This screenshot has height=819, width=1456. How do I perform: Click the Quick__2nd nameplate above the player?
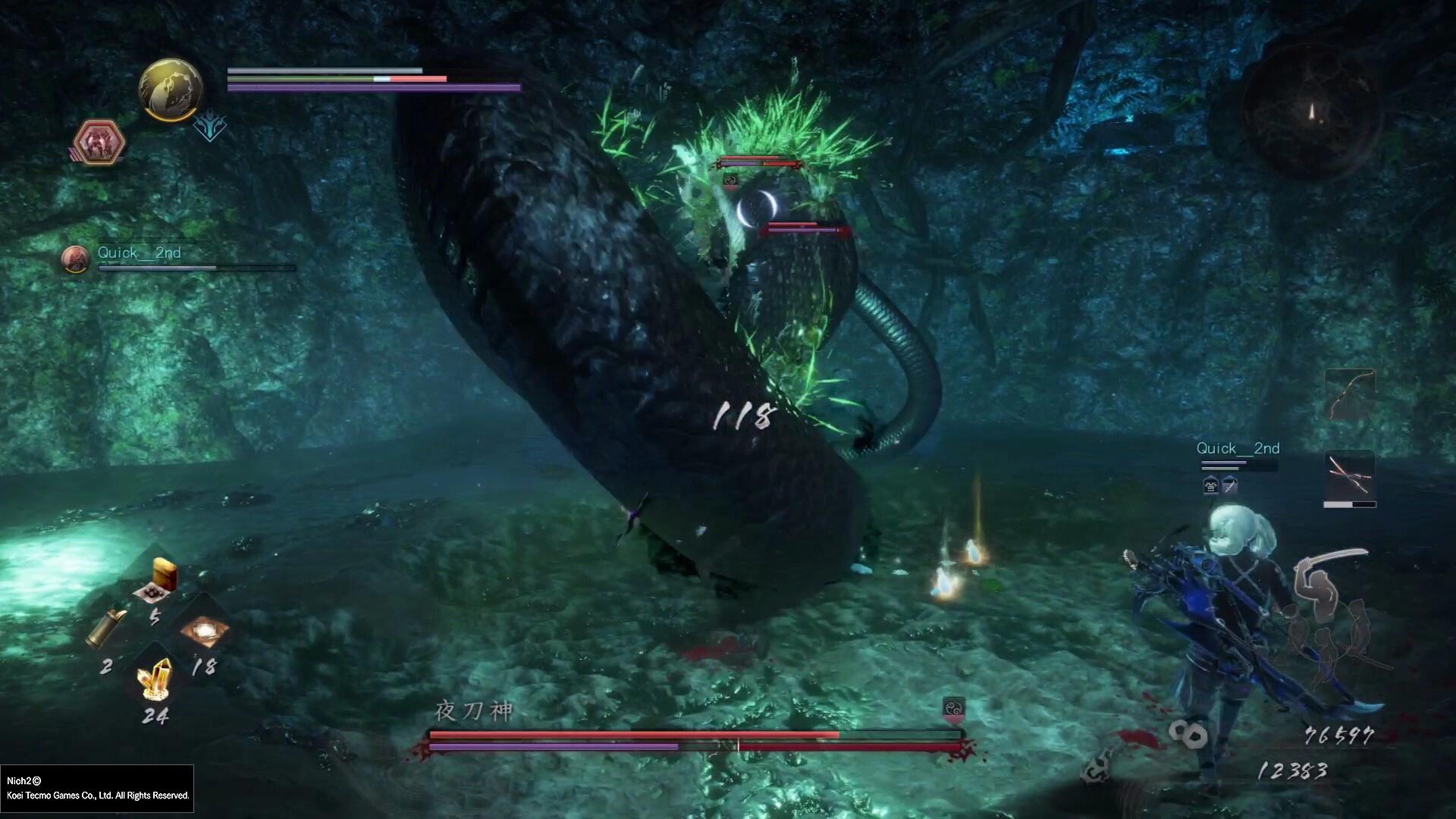1238,448
